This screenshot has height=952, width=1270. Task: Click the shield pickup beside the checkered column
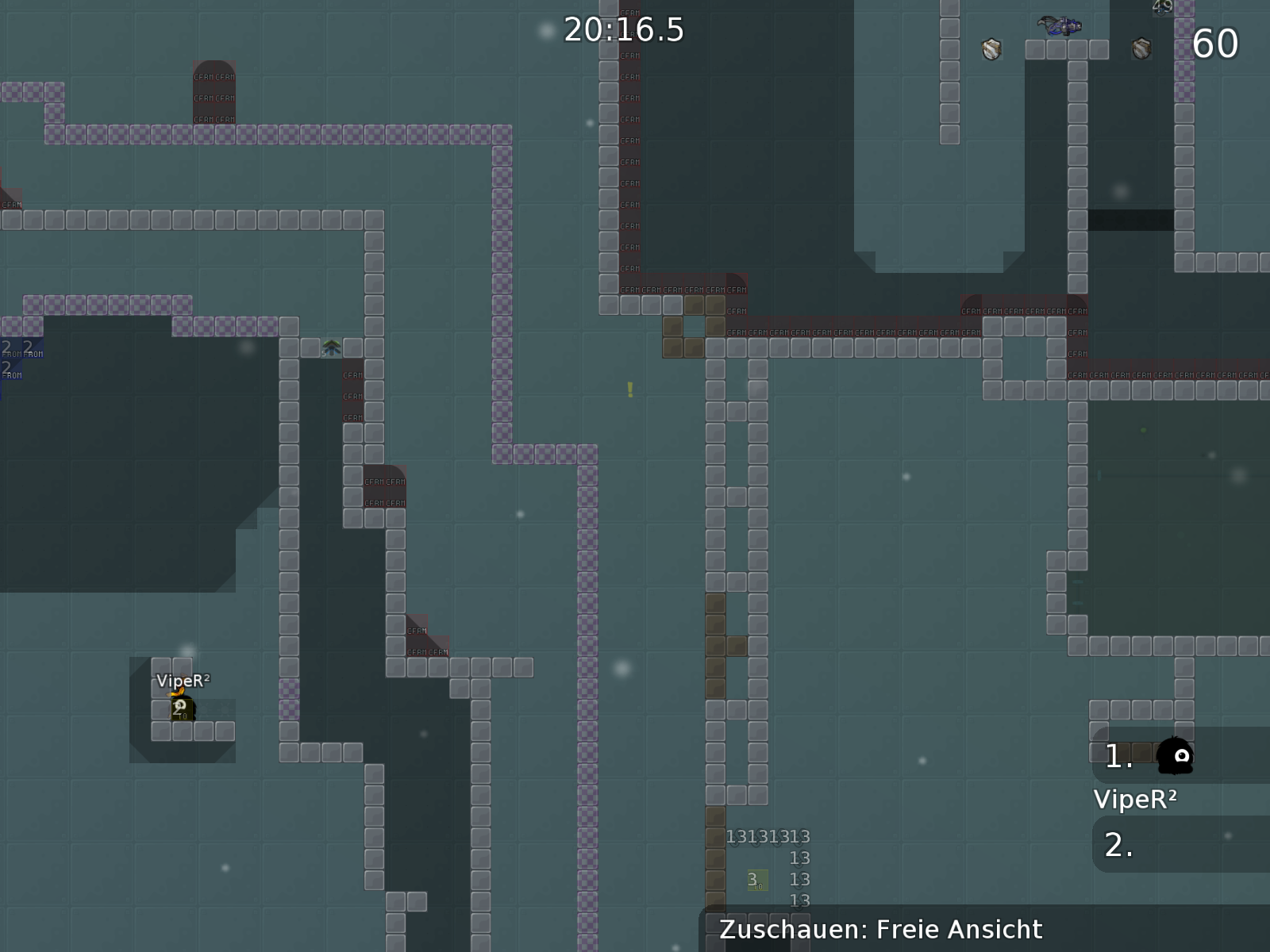[1141, 49]
